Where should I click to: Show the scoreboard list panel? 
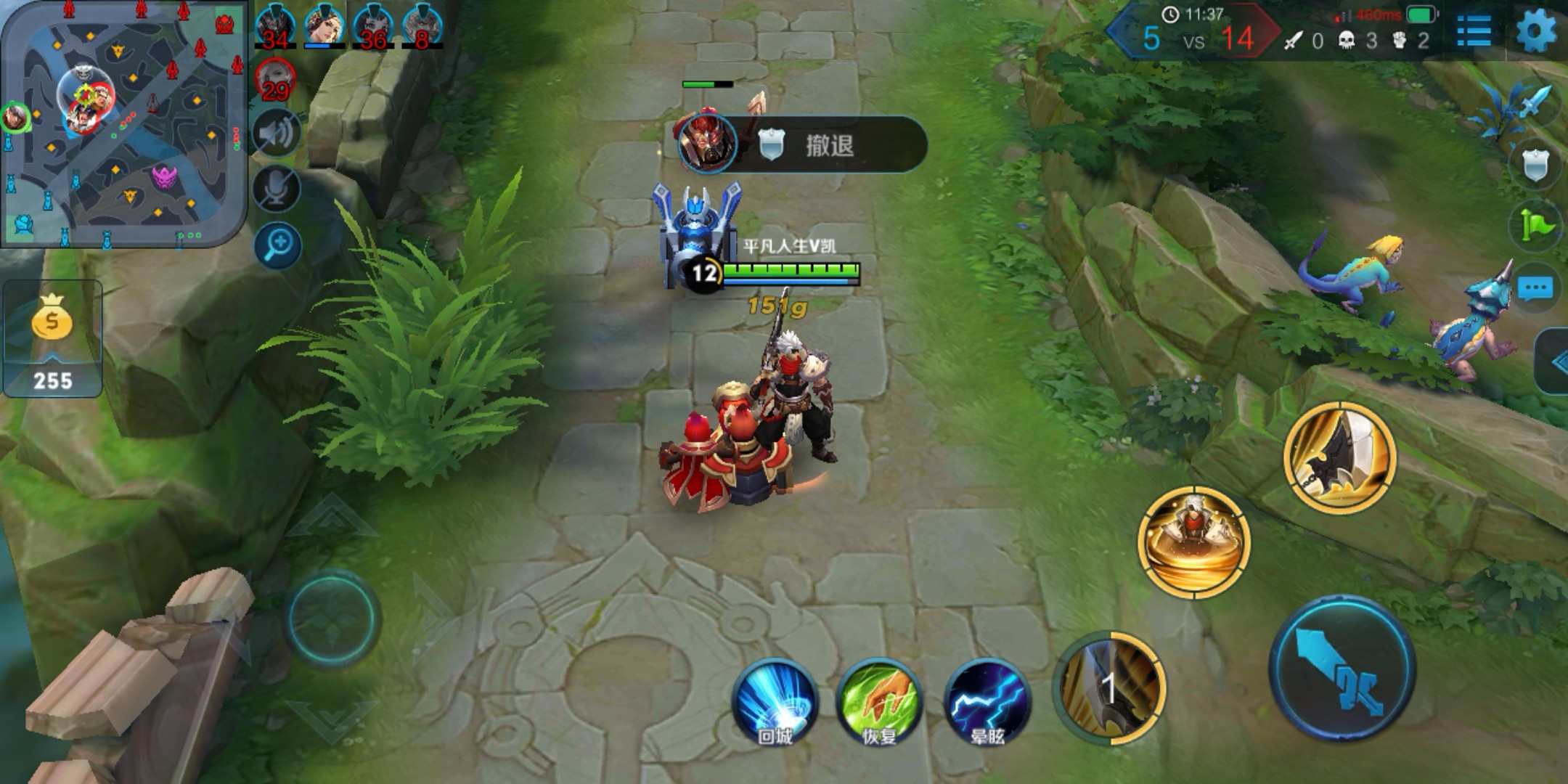1474,30
